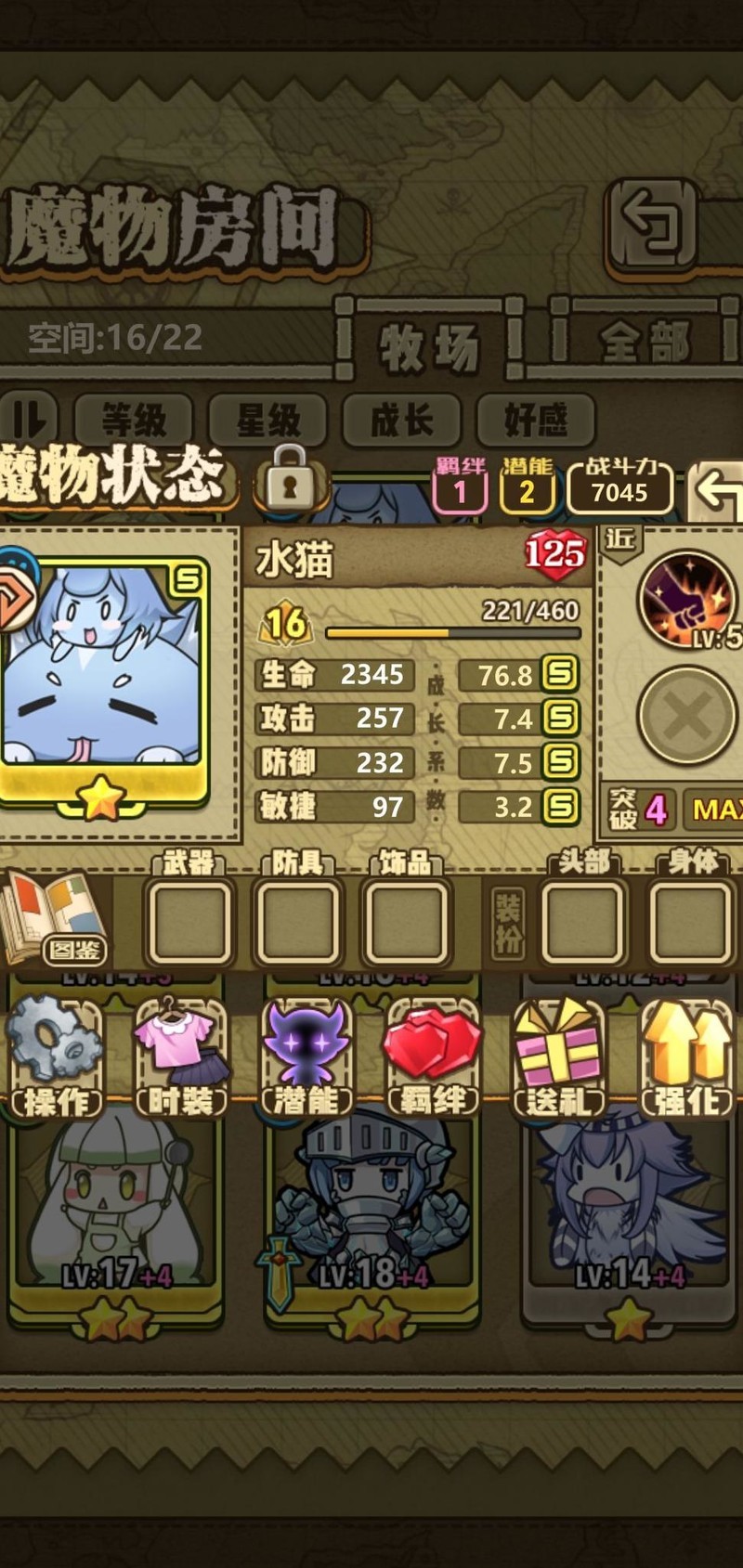Sort monsters by 好感

(535, 421)
